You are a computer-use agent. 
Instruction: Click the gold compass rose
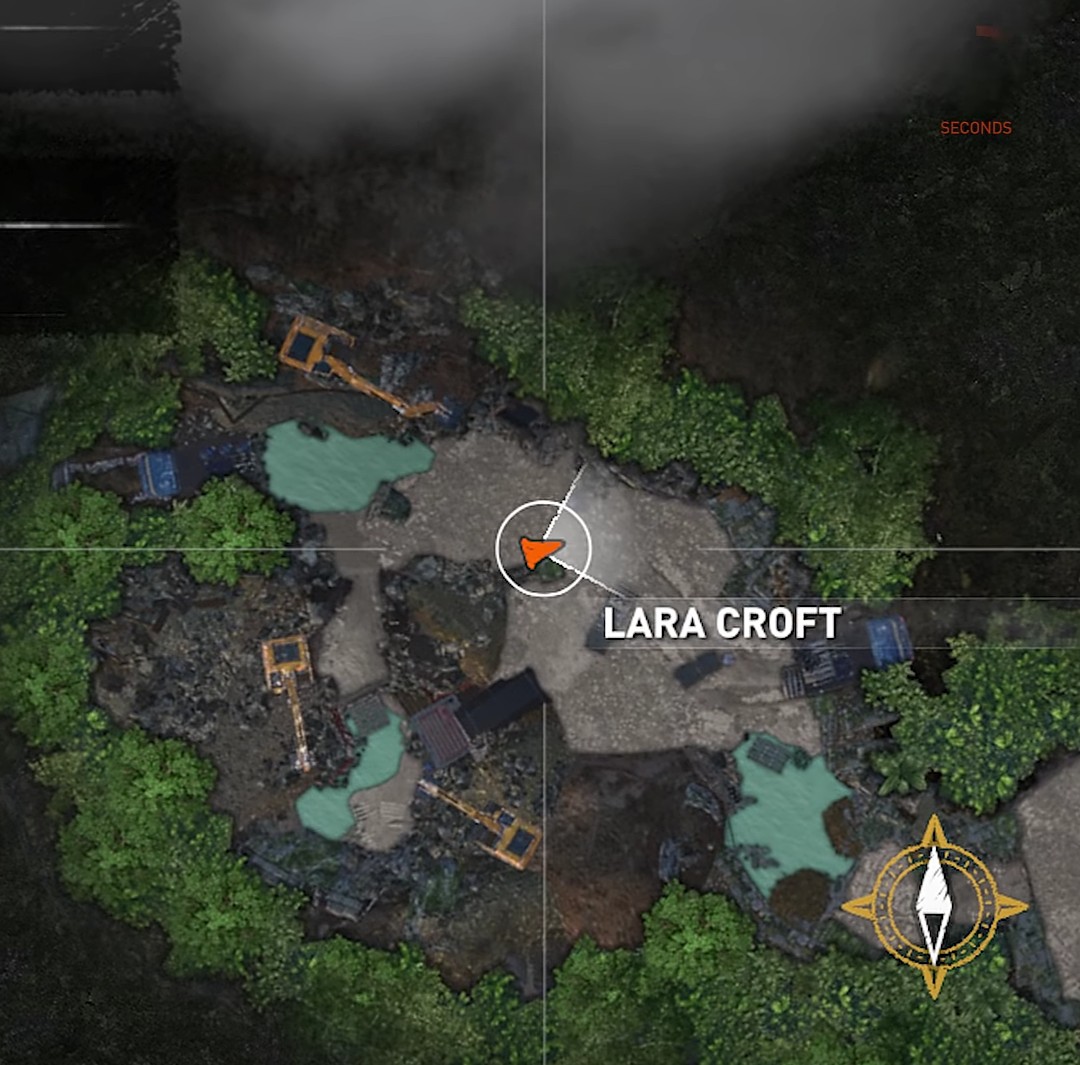pyautogui.click(x=934, y=906)
